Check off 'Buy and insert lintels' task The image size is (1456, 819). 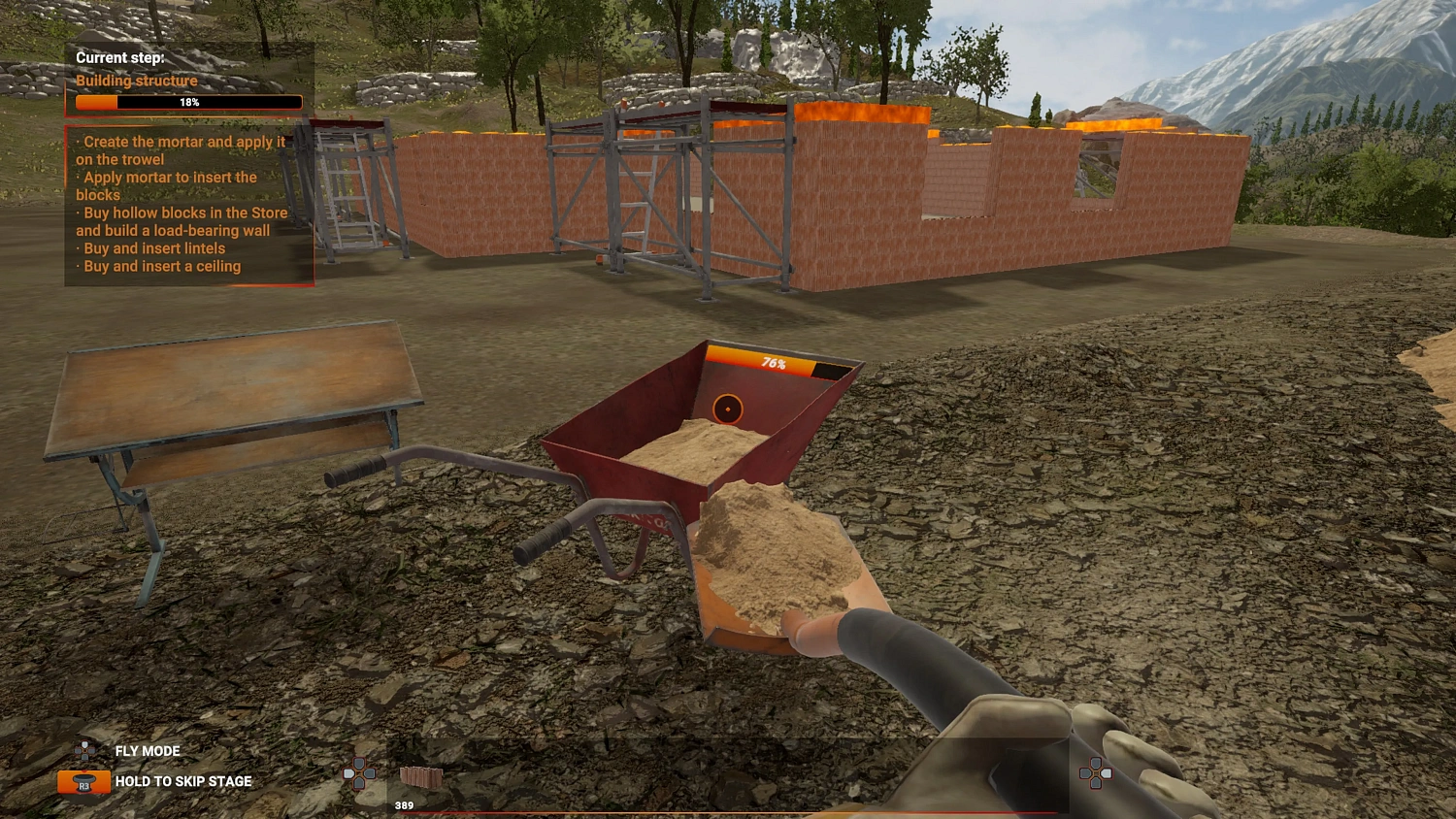[x=150, y=248]
